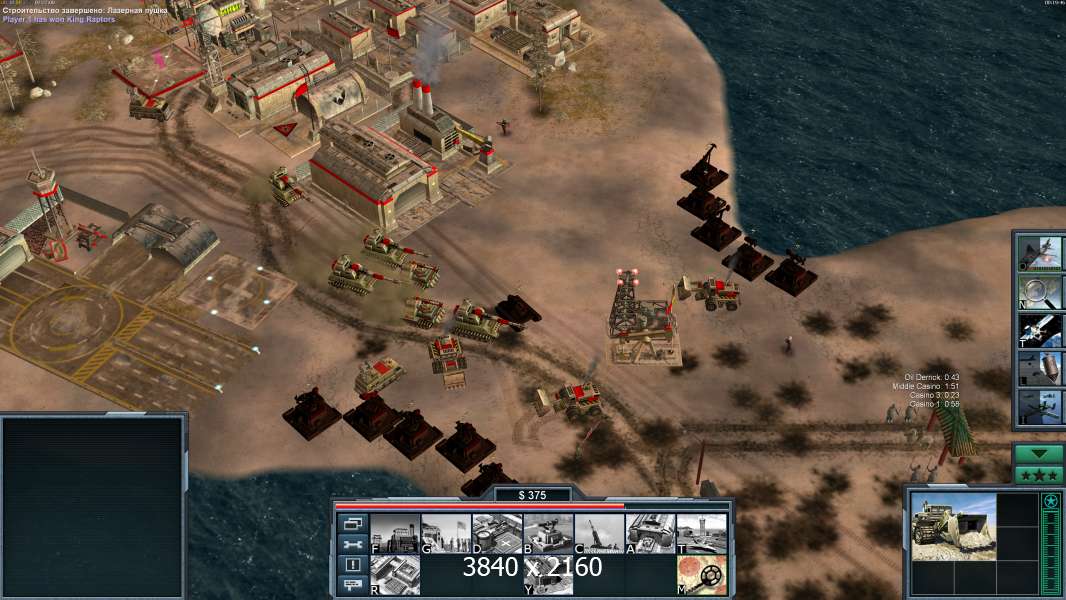The image size is (1066, 600).
Task: Click the wrench repair button
Action: (352, 544)
